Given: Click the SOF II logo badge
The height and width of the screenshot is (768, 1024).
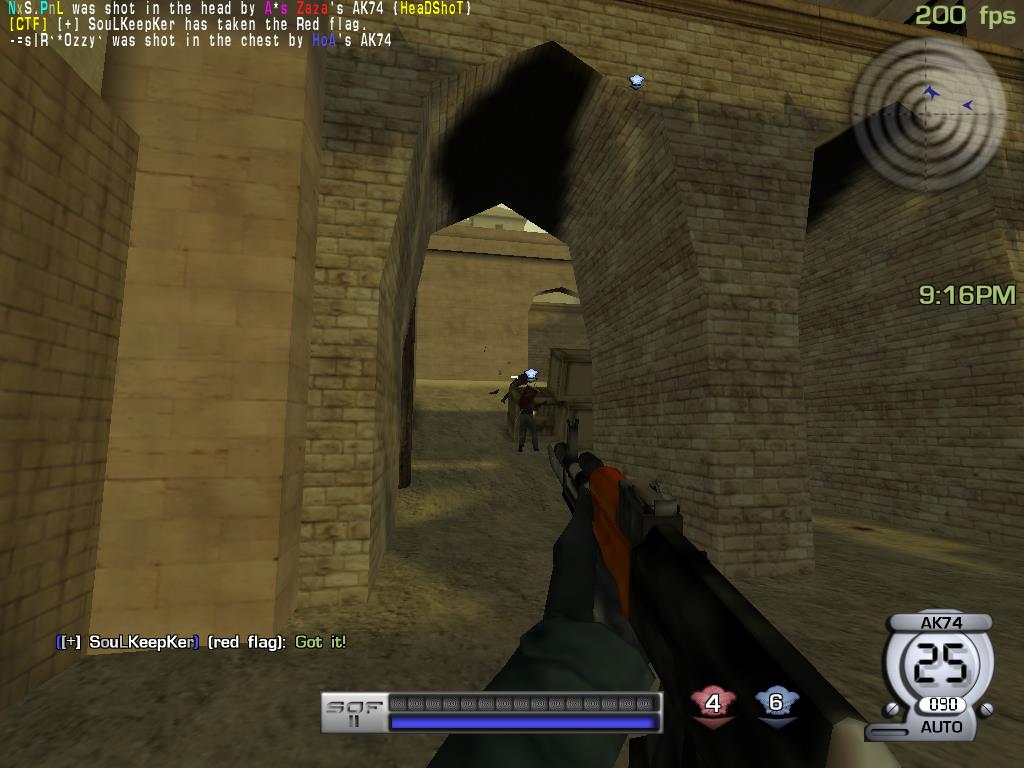Looking at the screenshot, I should pos(353,713).
